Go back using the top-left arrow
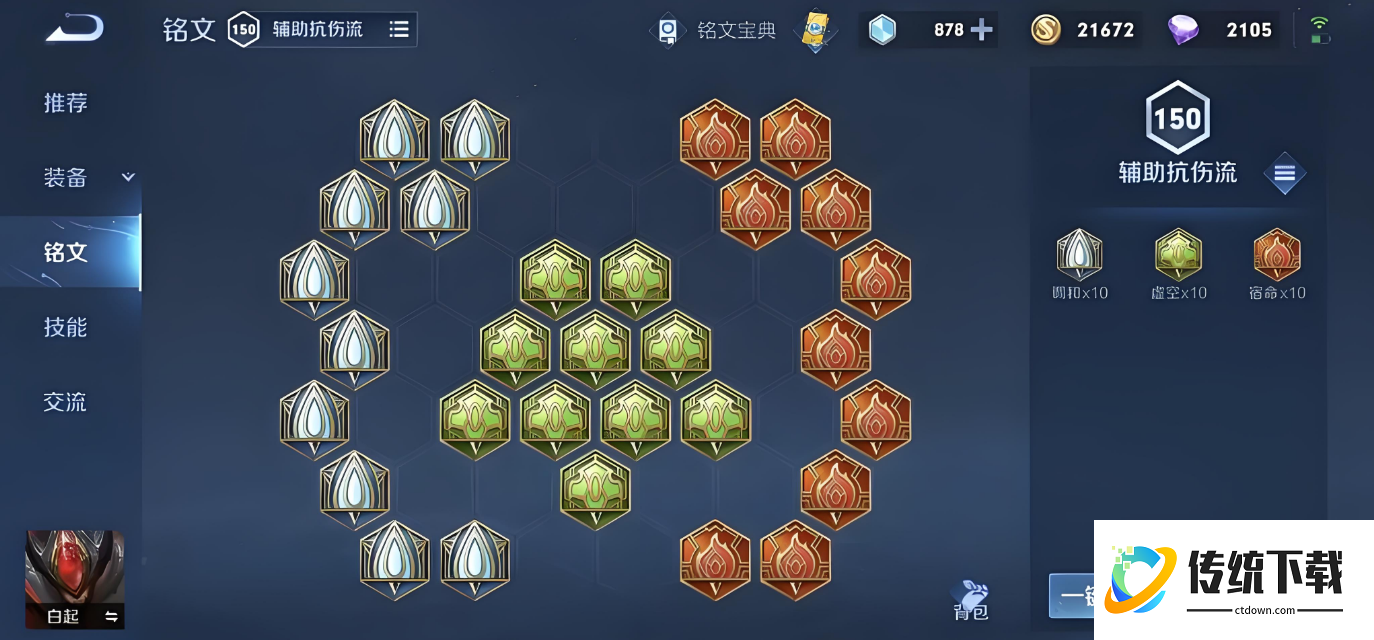Image resolution: width=1374 pixels, height=640 pixels. 73,29
